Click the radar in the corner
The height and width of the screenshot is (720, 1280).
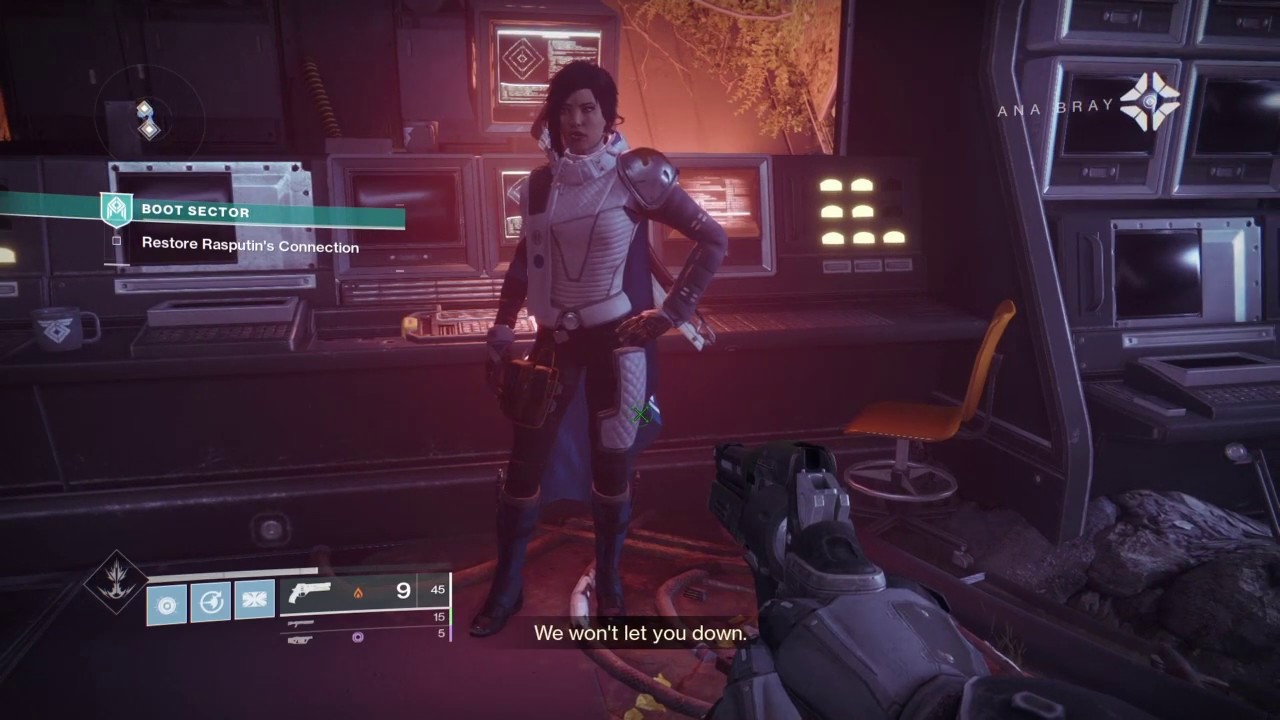[x=147, y=119]
